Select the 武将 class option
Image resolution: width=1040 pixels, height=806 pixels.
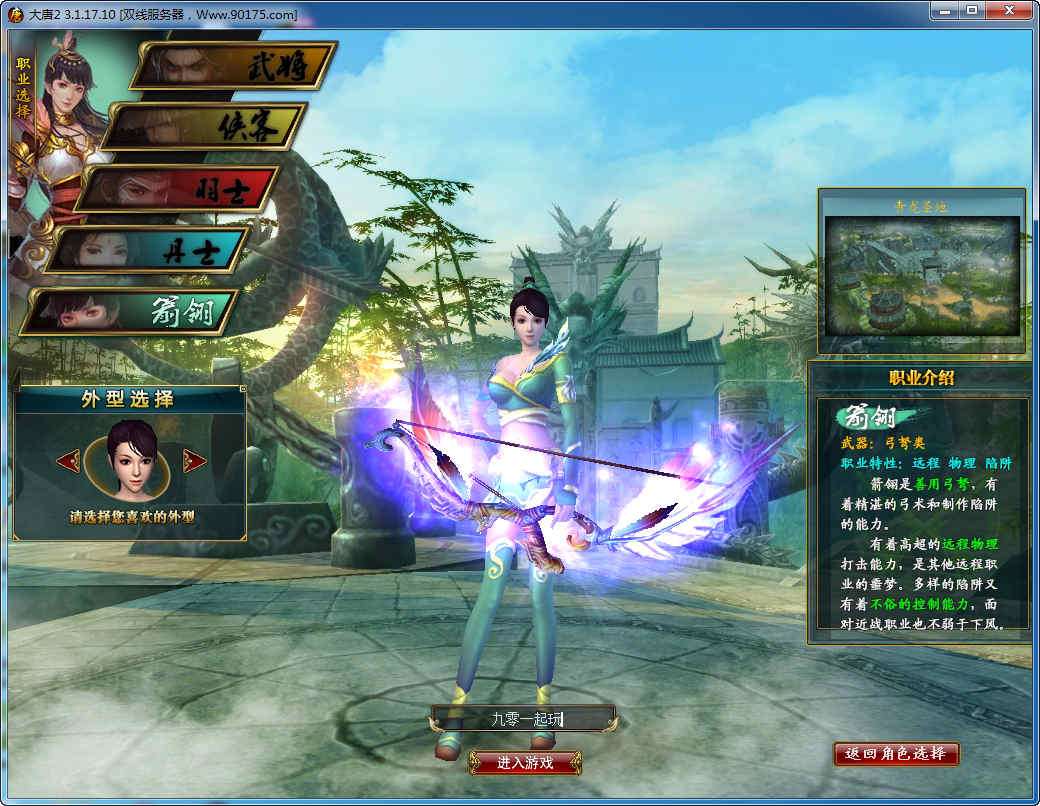point(237,65)
